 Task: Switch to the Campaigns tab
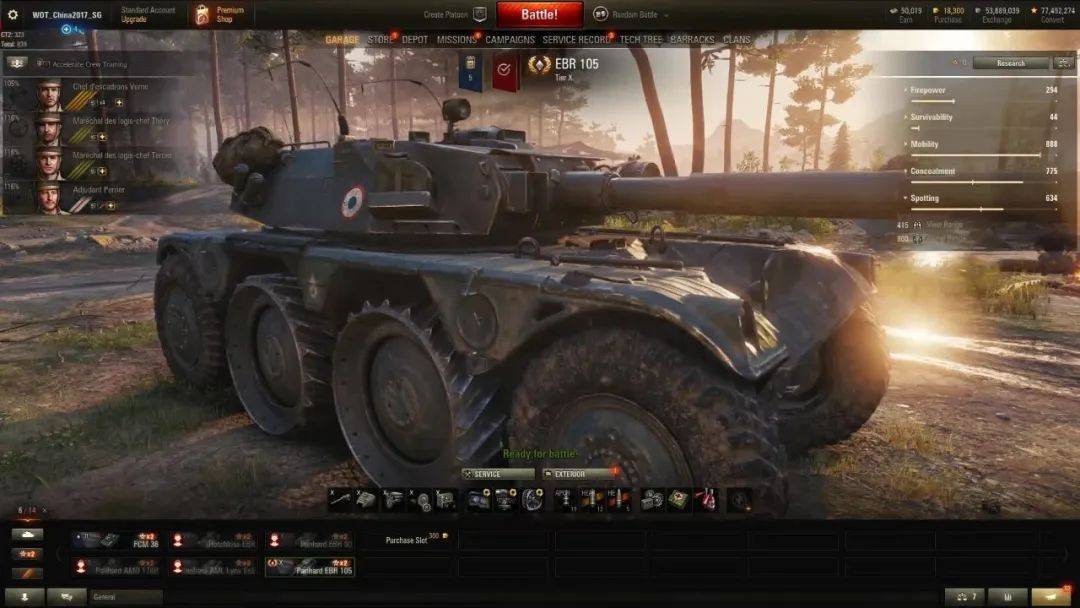coord(510,40)
